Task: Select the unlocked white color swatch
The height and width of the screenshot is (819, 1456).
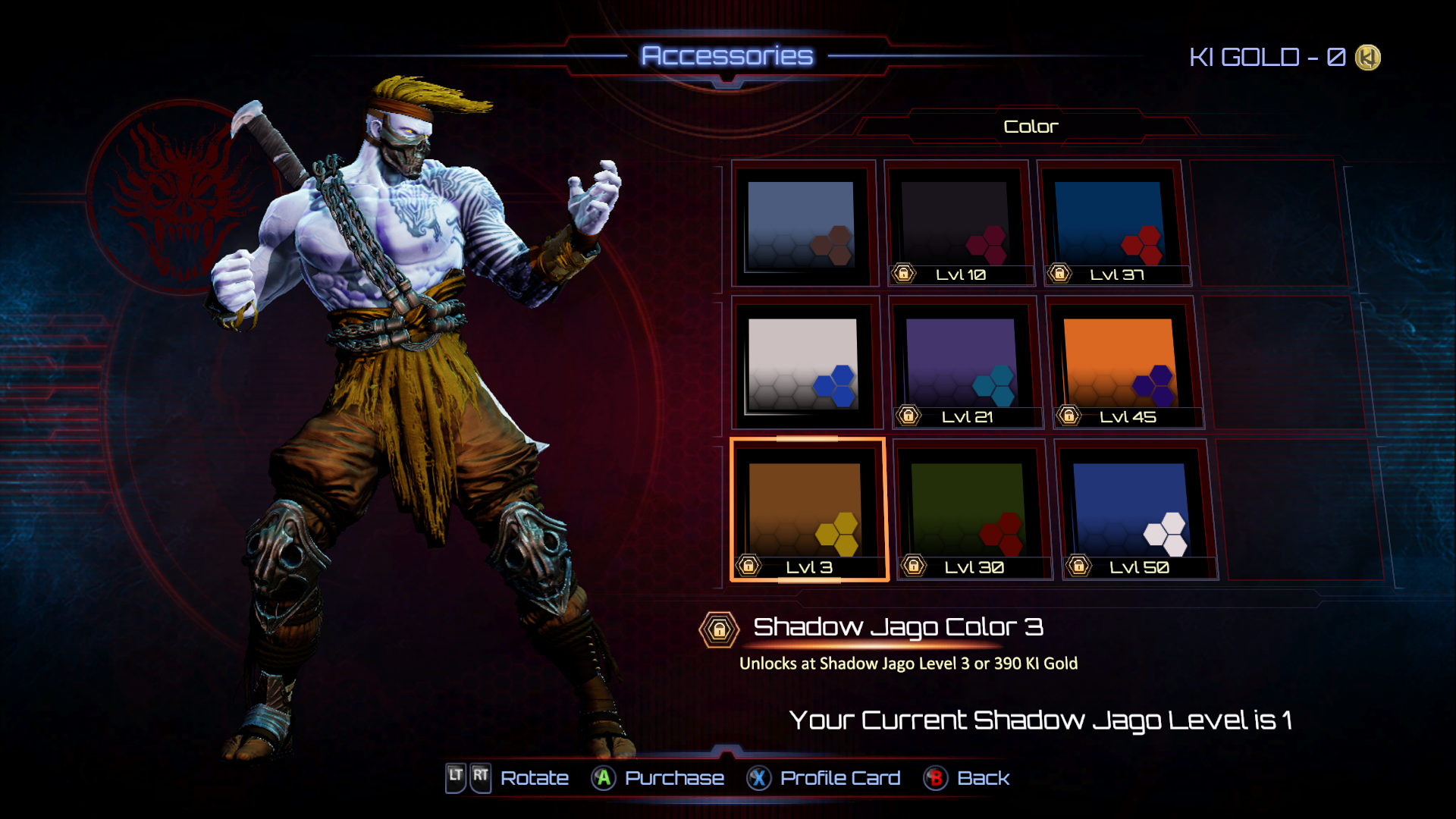Action: point(803,364)
